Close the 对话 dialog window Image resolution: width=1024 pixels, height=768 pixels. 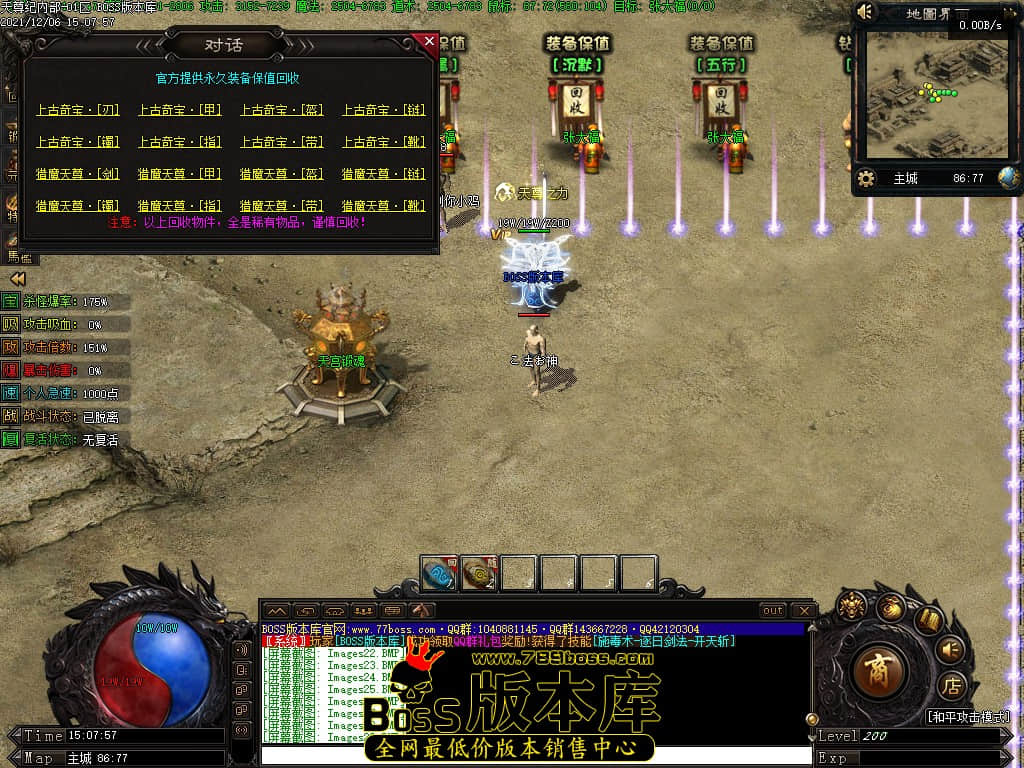[429, 42]
